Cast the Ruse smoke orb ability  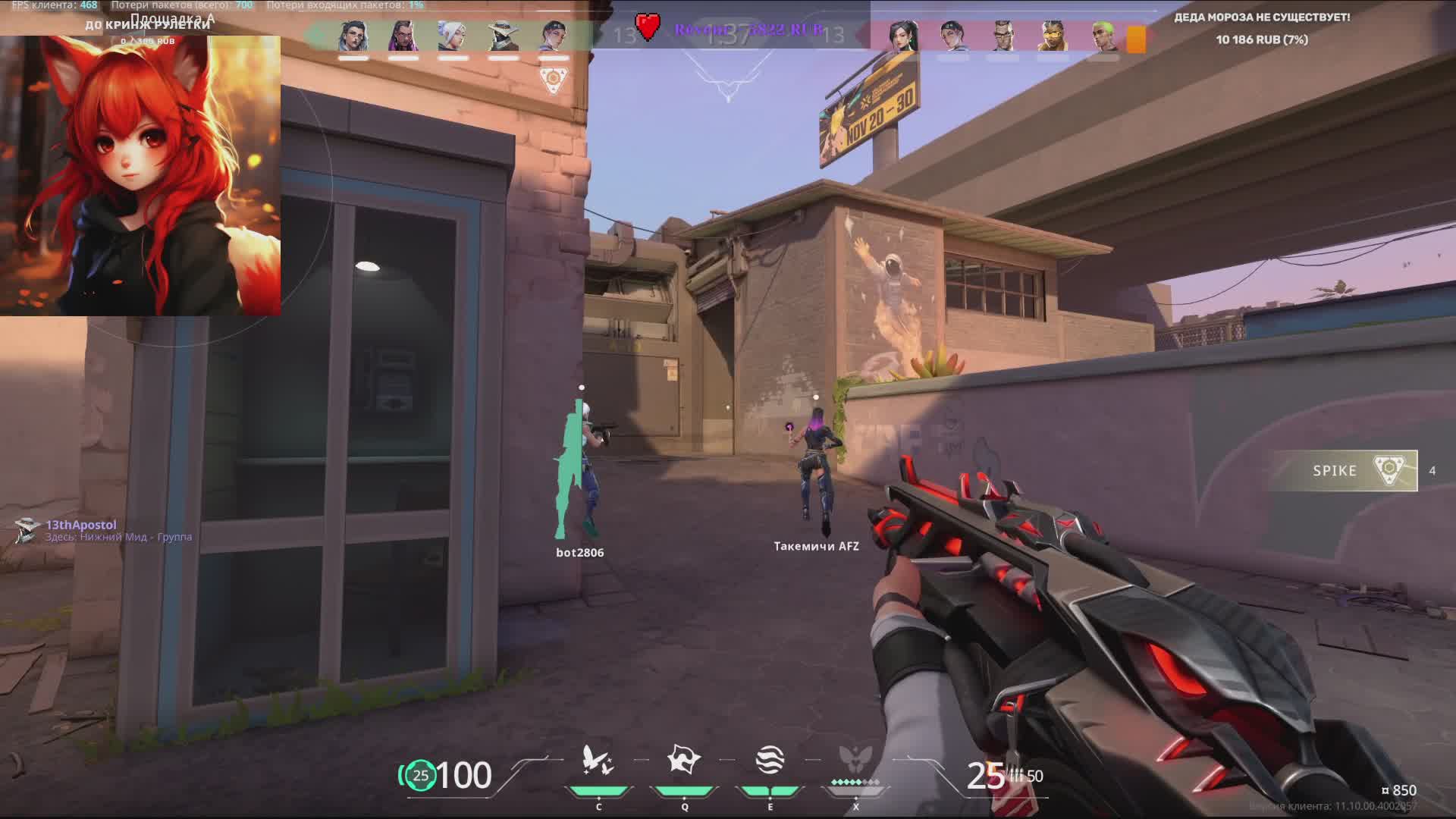pyautogui.click(x=770, y=761)
